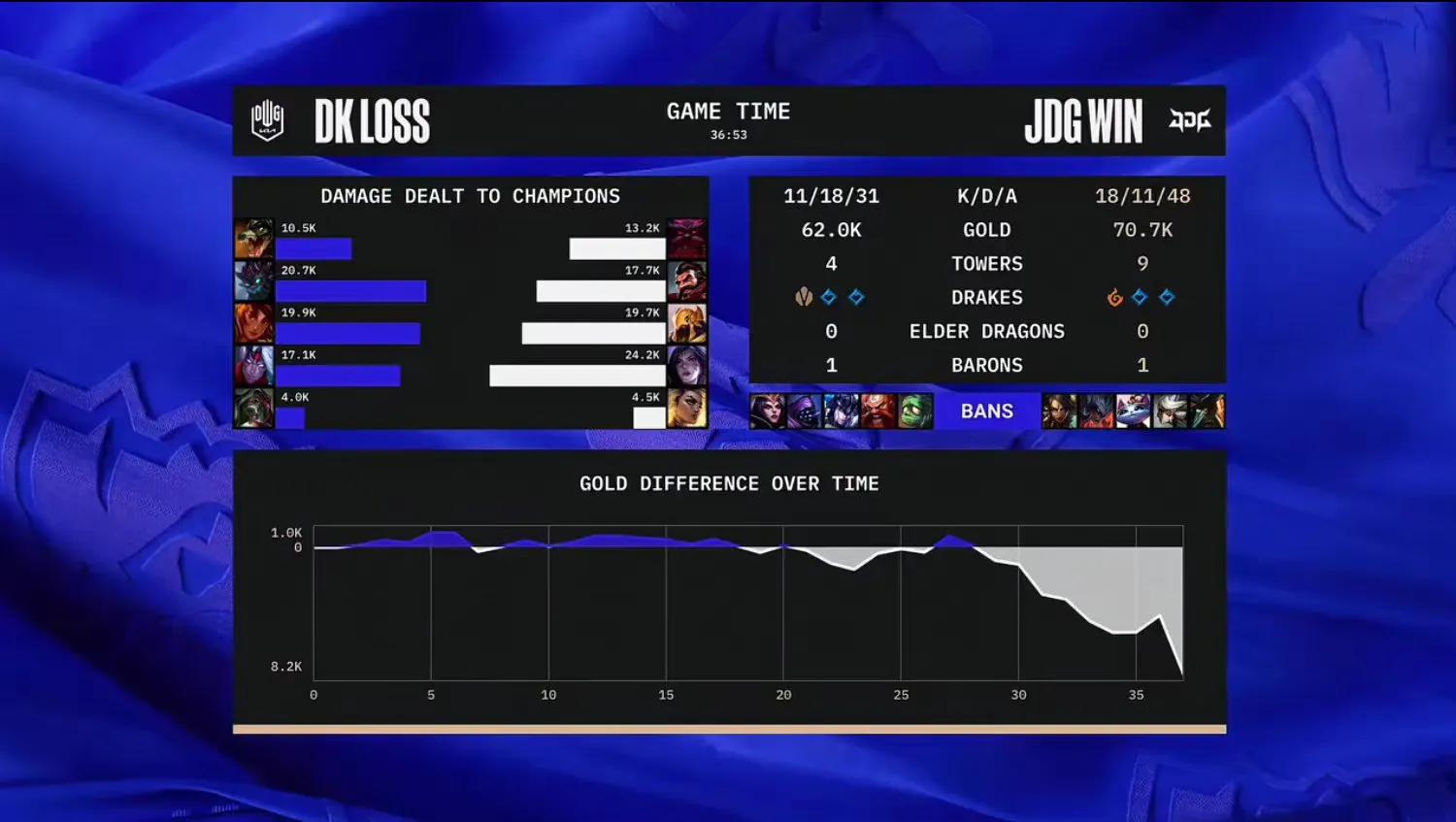Select Yuumi's portrait among the JDG bans
The height and width of the screenshot is (822, 1456).
point(1133,411)
